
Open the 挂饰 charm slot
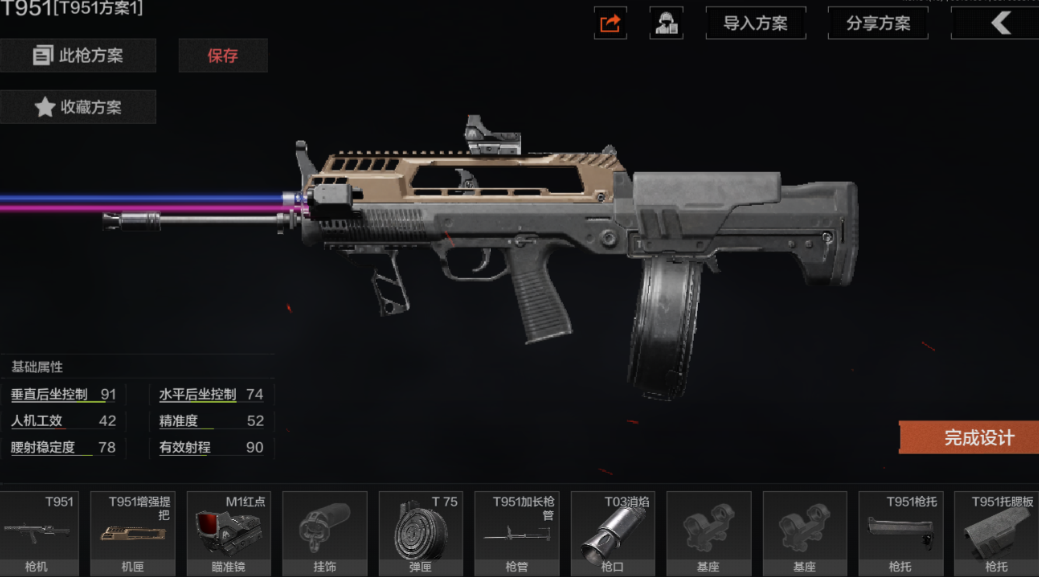(x=325, y=532)
